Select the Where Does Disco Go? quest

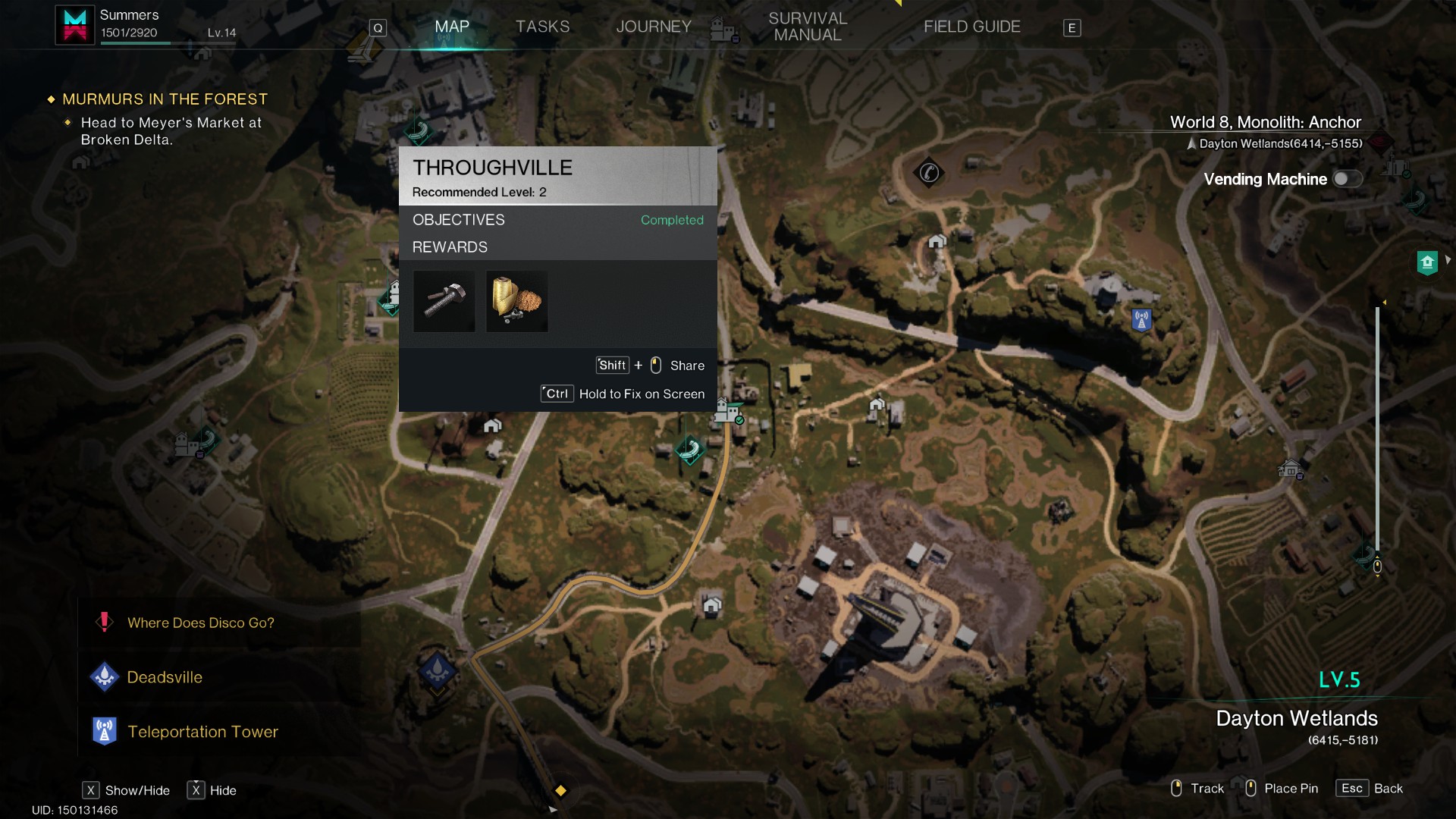click(x=200, y=623)
